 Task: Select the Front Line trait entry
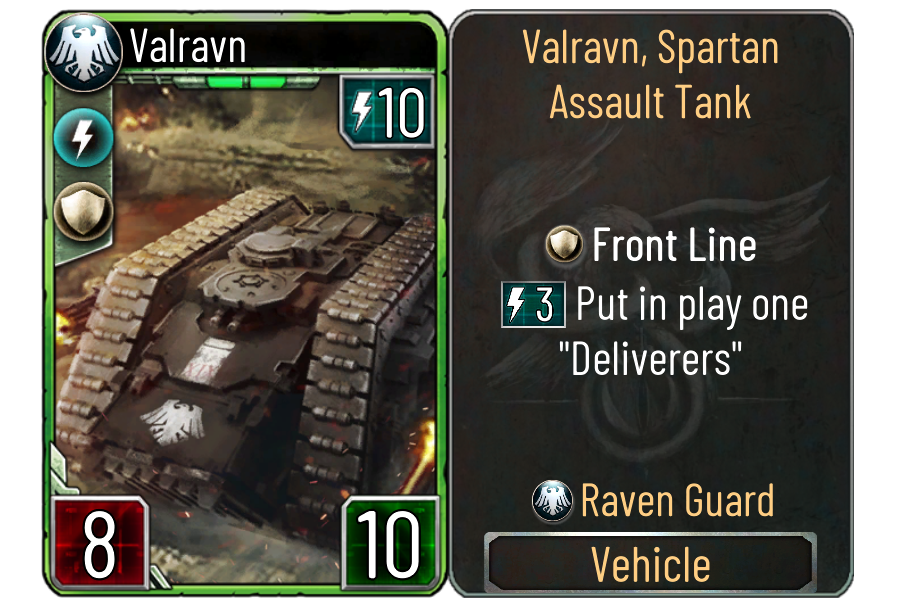click(x=652, y=245)
